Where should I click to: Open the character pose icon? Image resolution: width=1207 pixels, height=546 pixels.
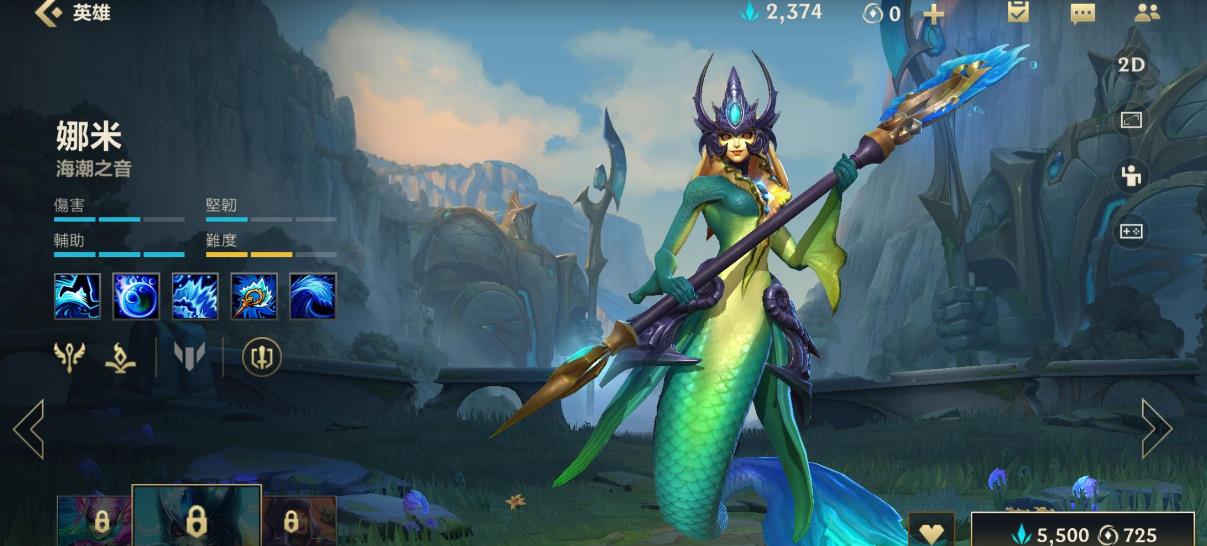coord(1131,176)
